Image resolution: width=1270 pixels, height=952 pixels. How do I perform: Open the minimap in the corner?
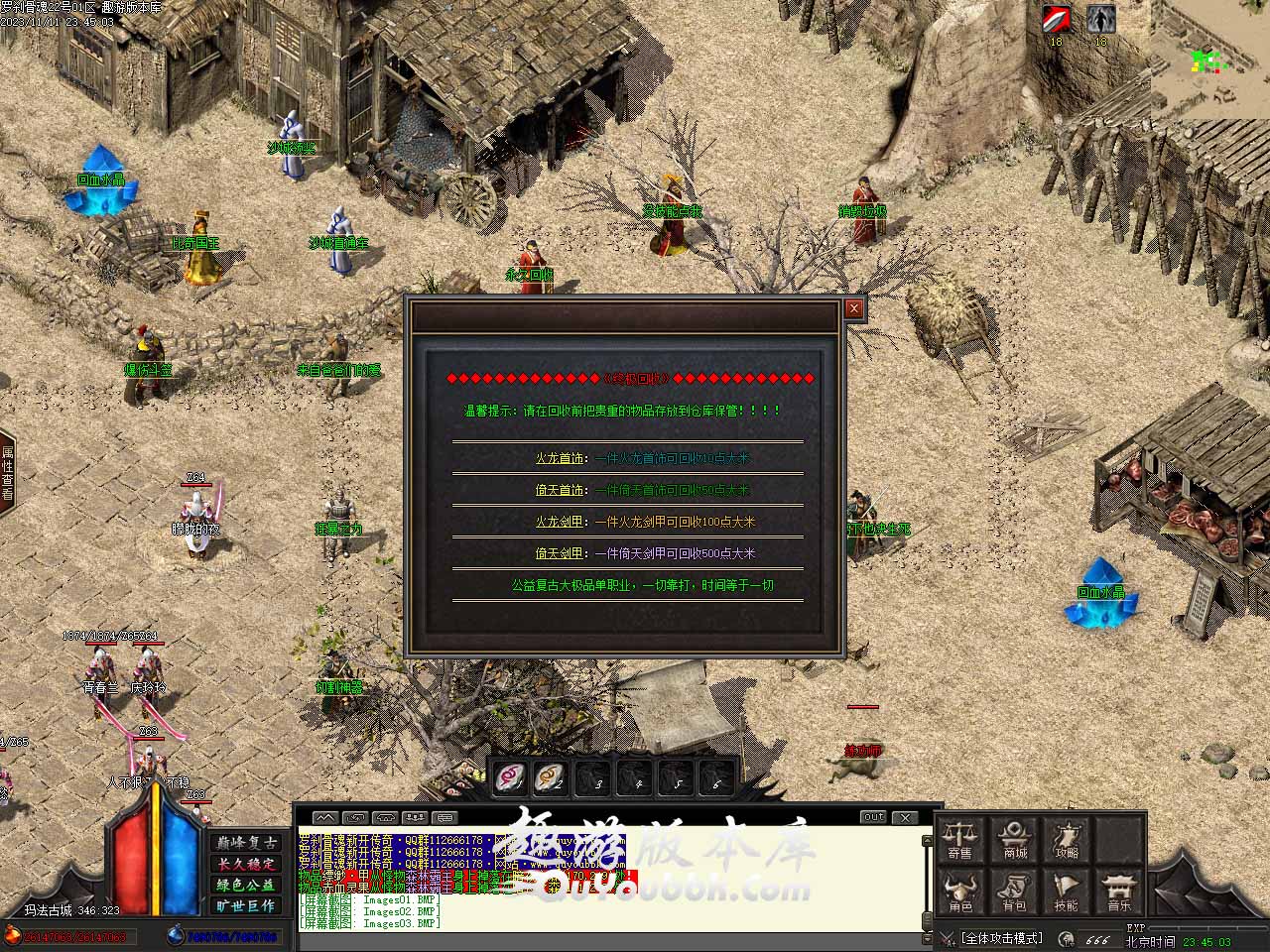(1209, 61)
